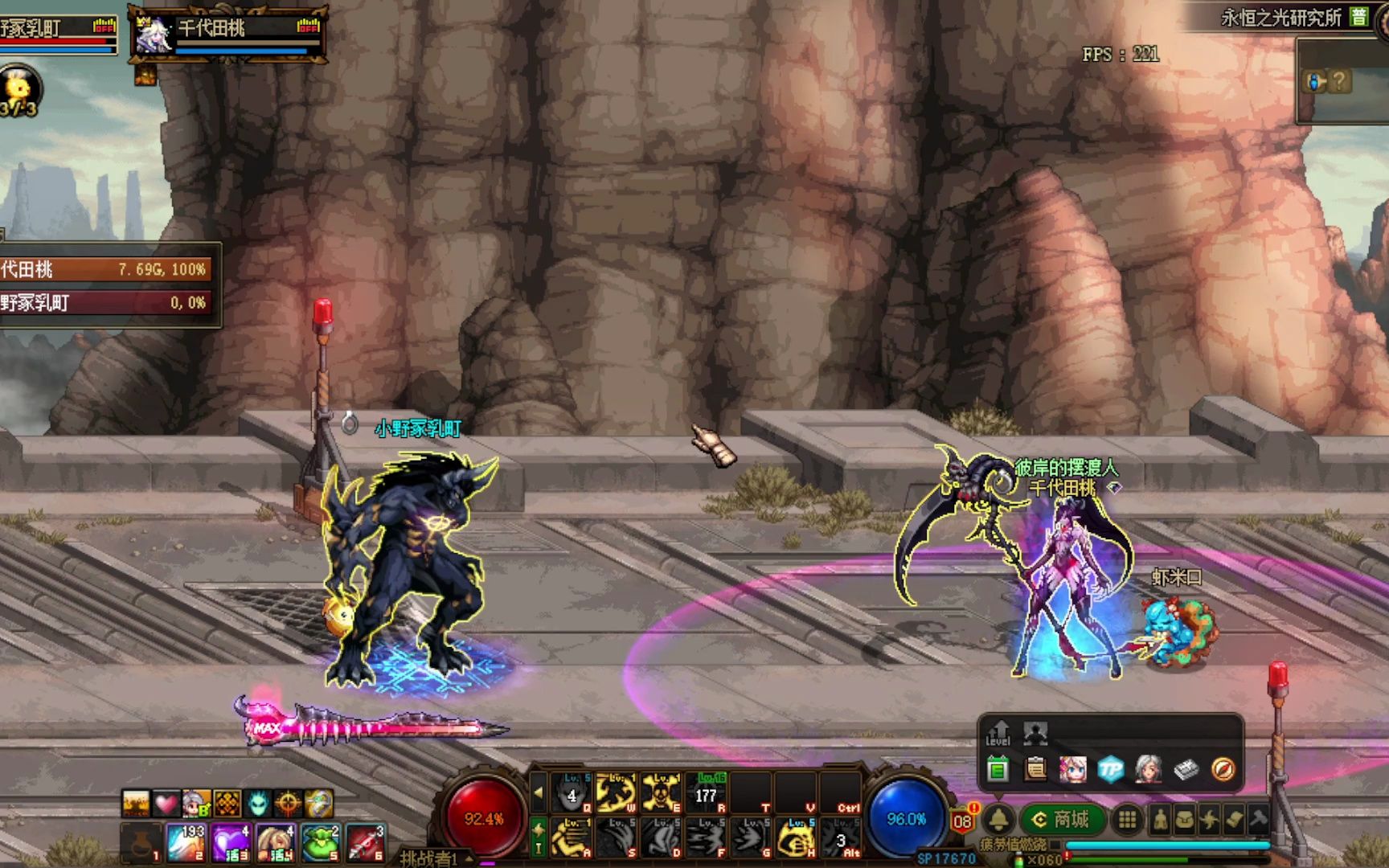The image size is (1389, 868).
Task: Select the 千代田桃 party member portrait
Action: pos(154,35)
